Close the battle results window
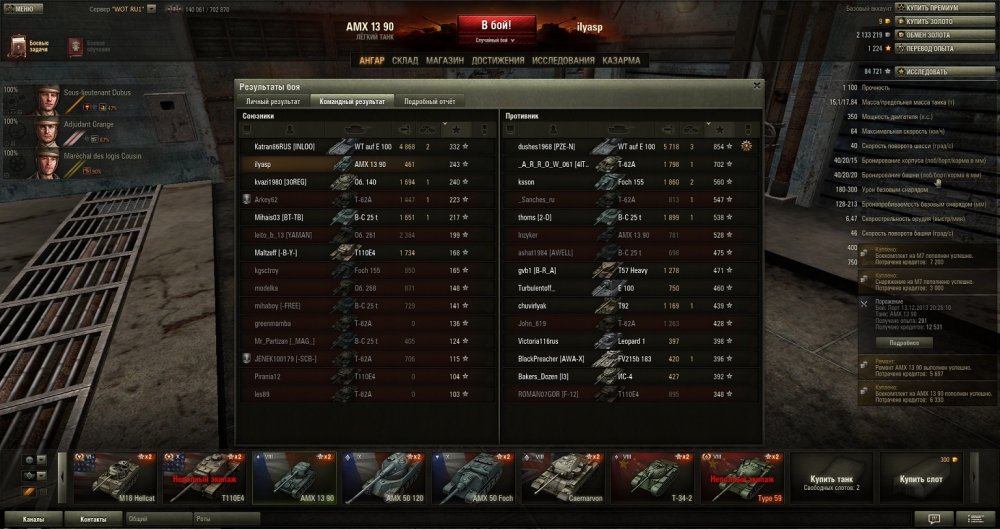This screenshot has width=1000, height=529. (757, 86)
